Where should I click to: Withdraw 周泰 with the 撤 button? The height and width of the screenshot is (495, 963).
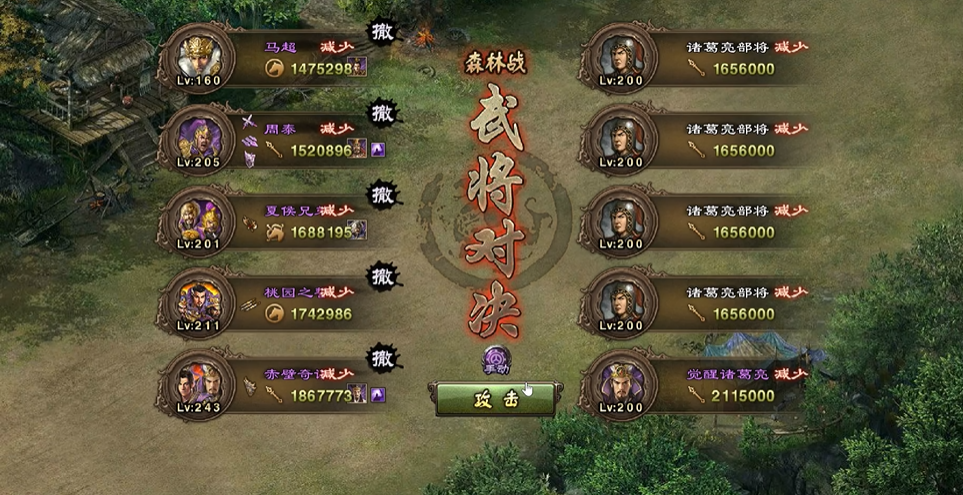click(381, 112)
